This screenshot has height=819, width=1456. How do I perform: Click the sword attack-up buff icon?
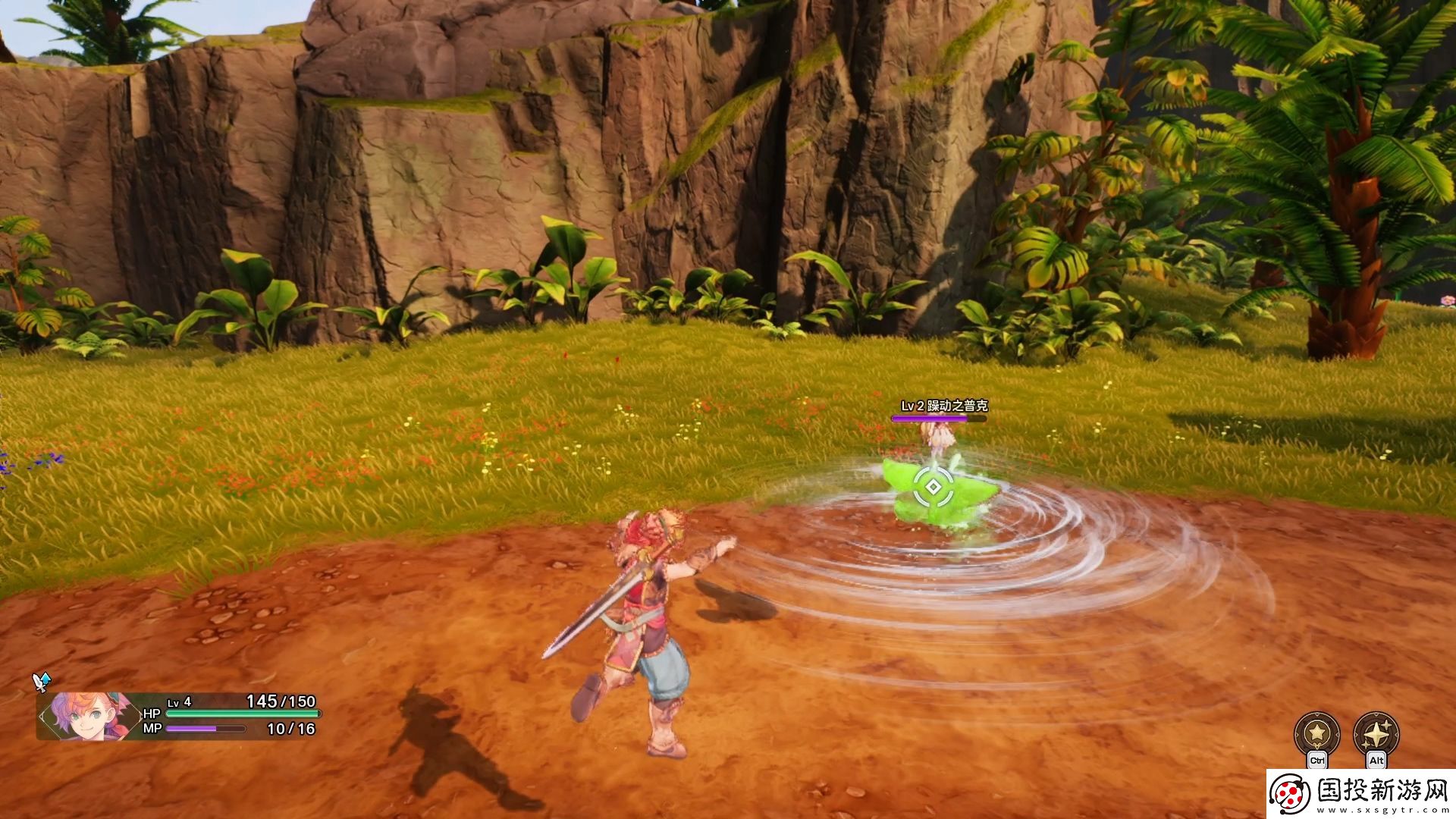[x=41, y=682]
